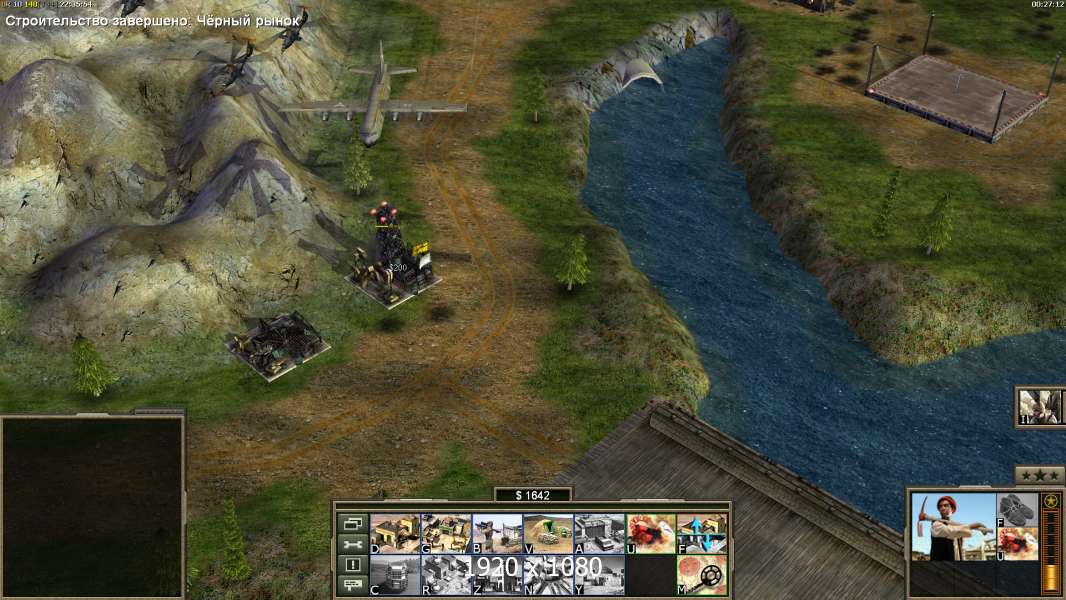This screenshot has width=1066, height=600.
Task: Select the camouflaged stockpile build icon (V)
Action: [x=548, y=534]
